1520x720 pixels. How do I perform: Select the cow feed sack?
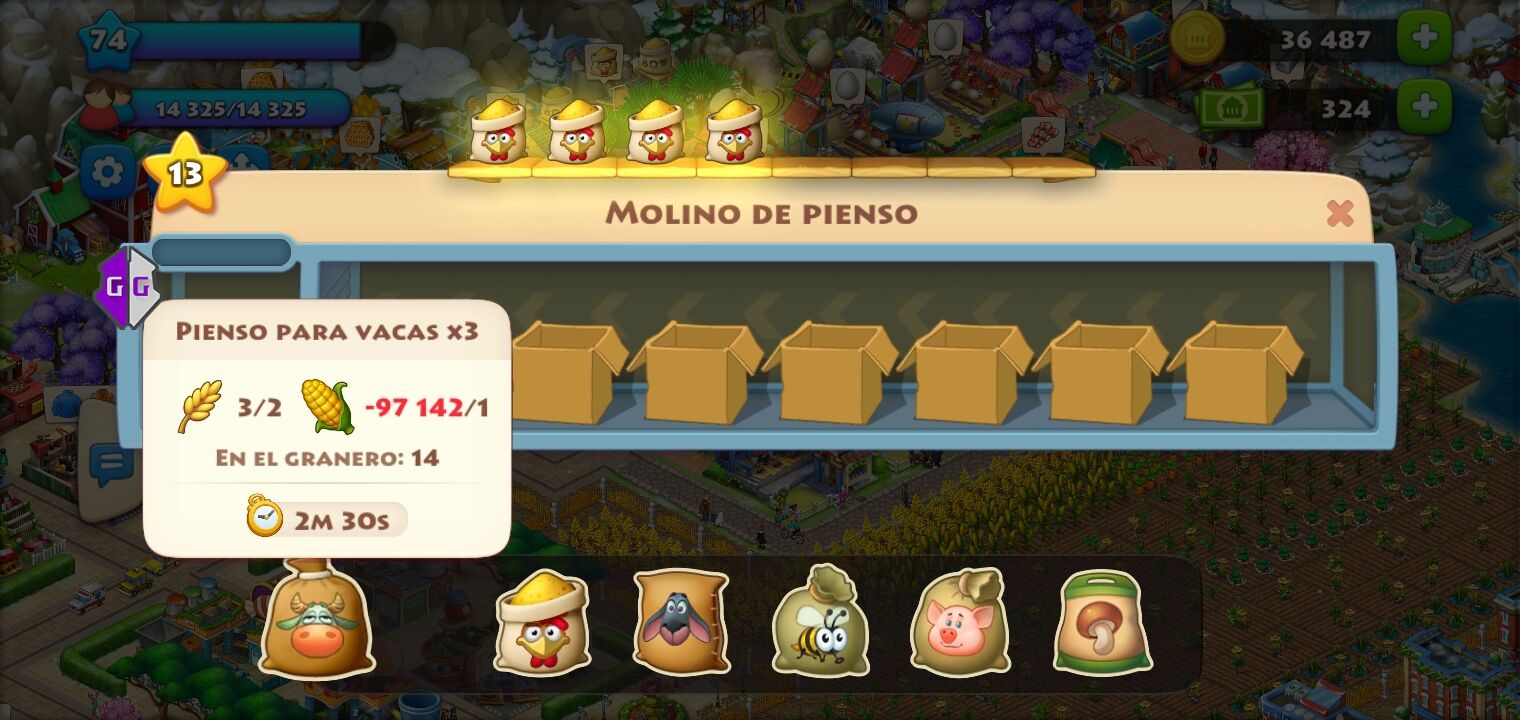point(317,621)
